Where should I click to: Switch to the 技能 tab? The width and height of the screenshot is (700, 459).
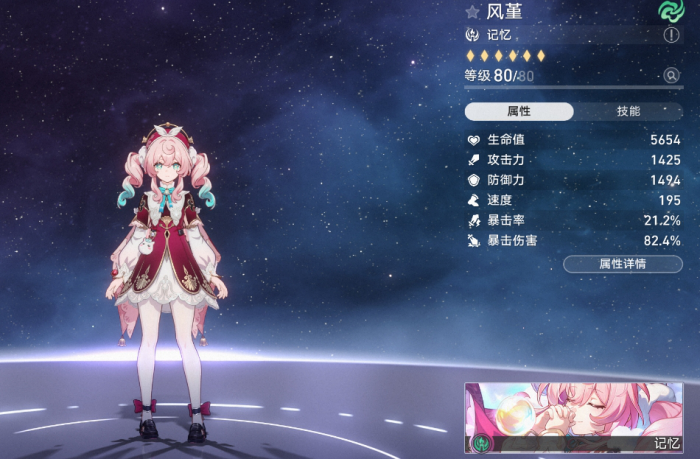coord(628,111)
